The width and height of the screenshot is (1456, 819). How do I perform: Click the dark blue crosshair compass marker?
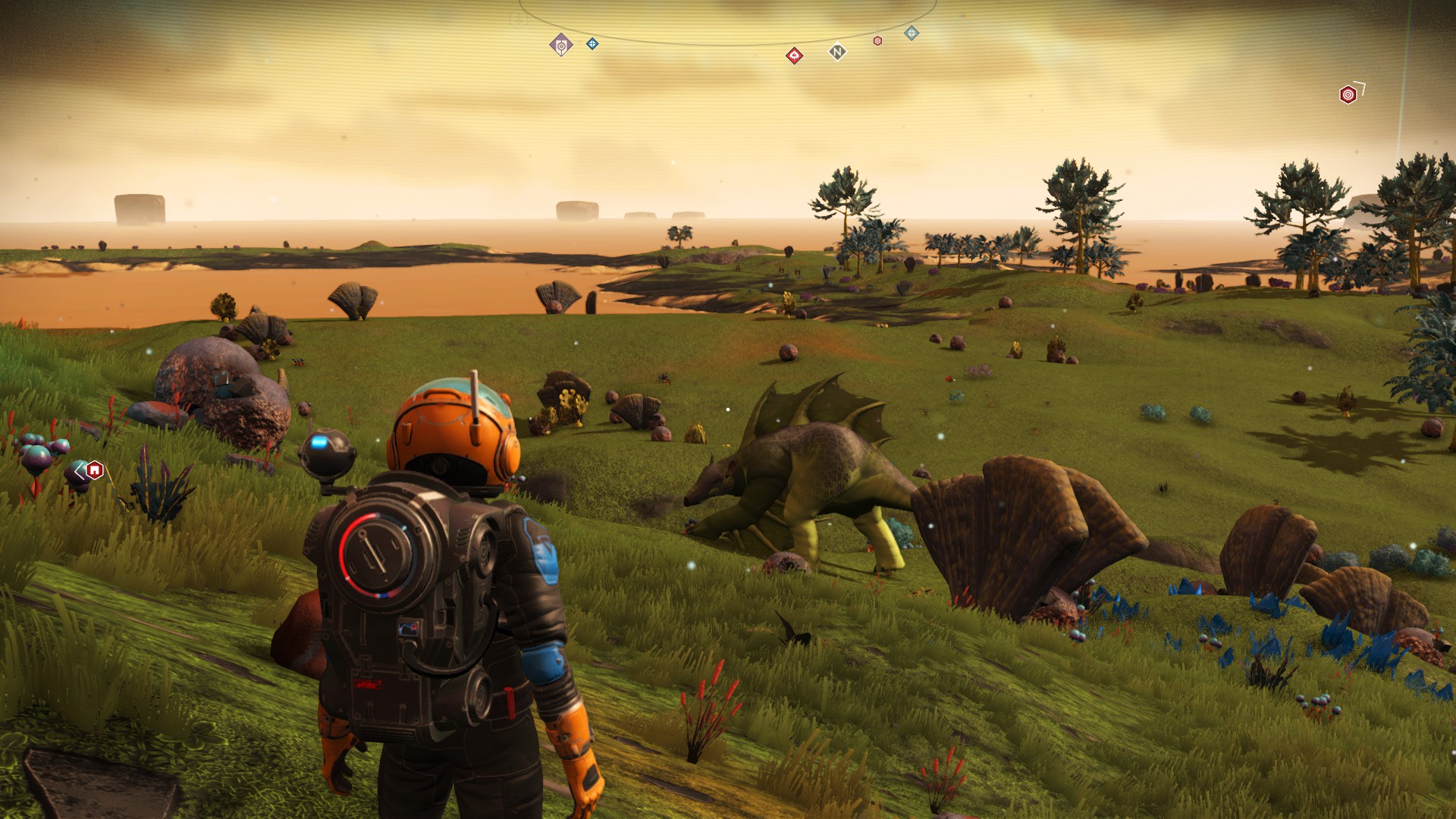592,44
